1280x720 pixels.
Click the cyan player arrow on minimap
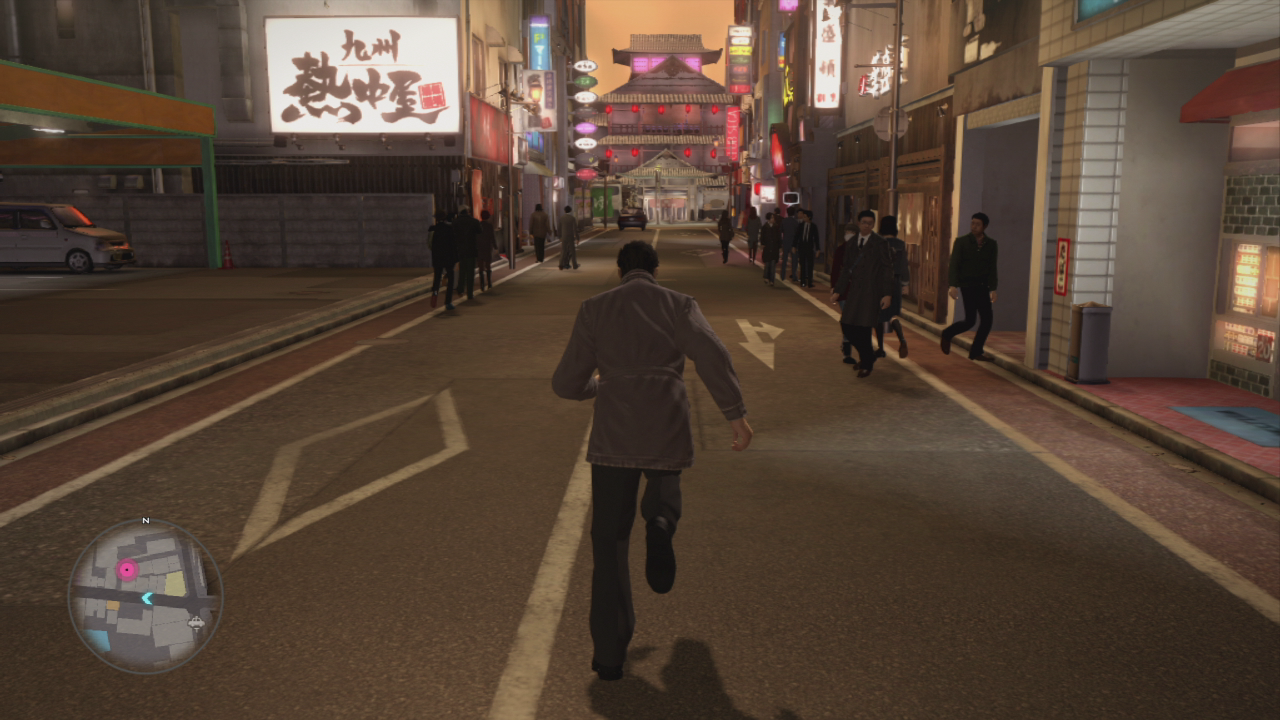[147, 598]
